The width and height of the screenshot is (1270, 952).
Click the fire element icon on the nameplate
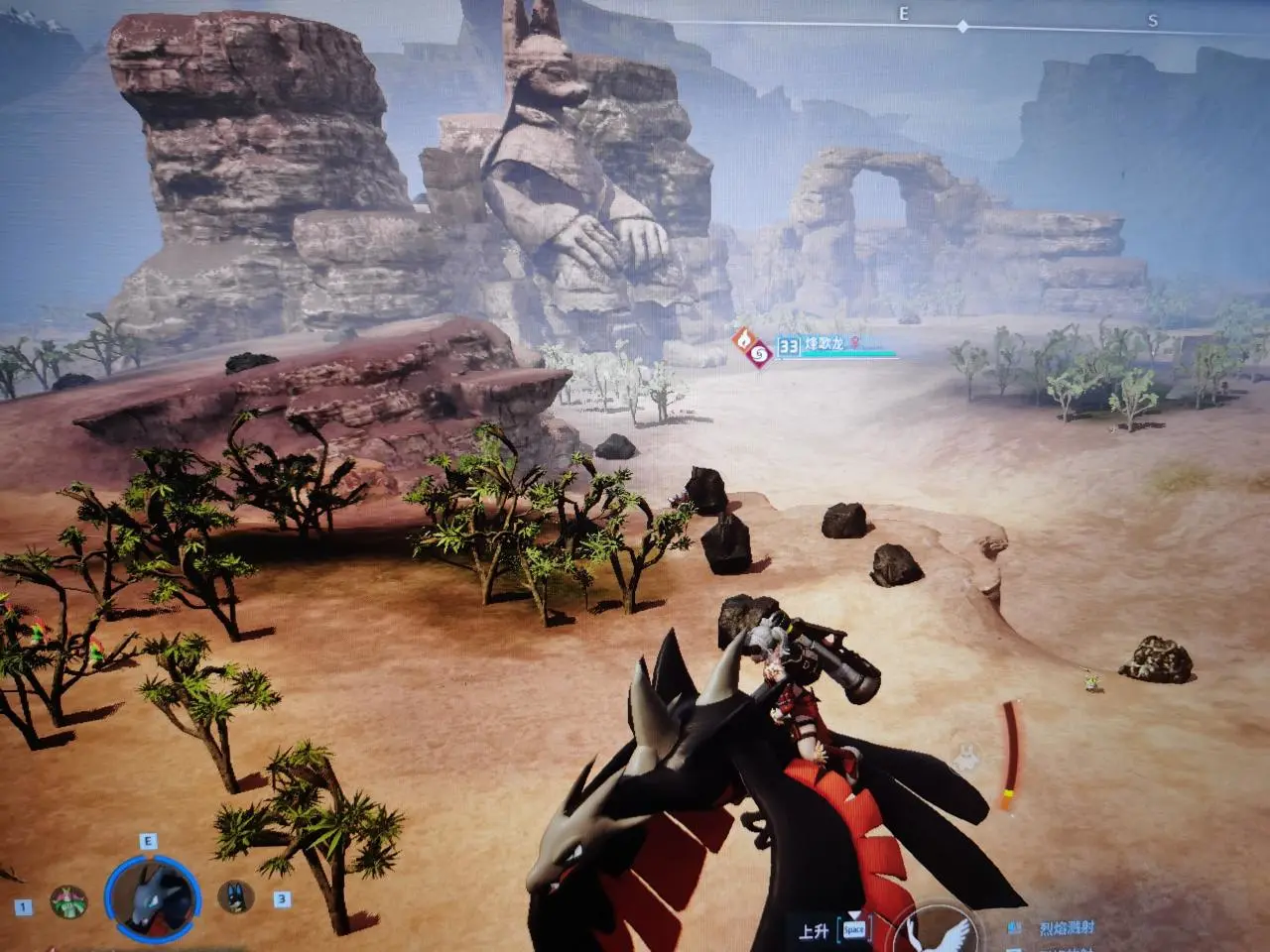tap(743, 341)
